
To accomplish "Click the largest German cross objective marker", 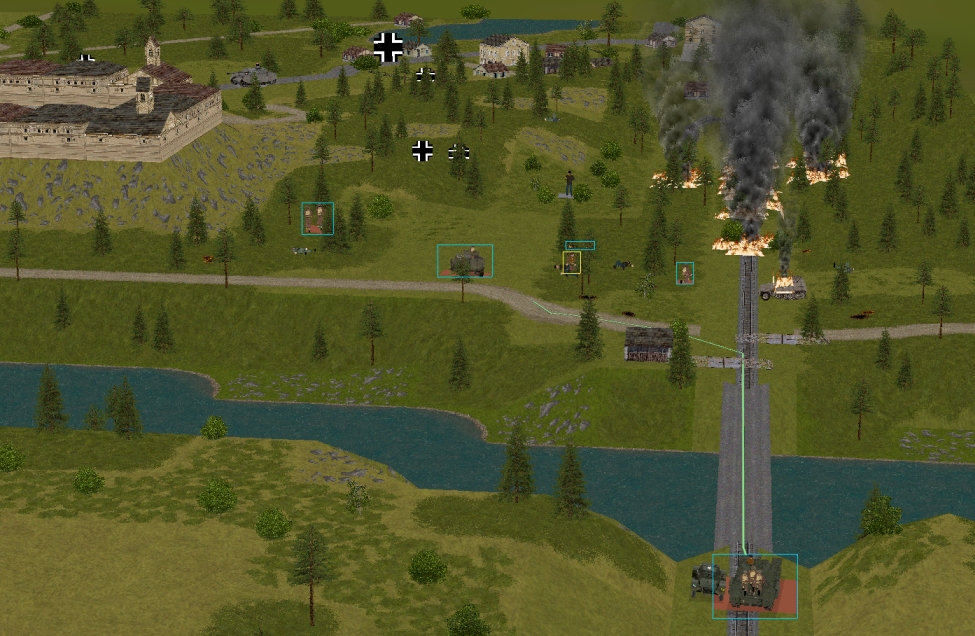I will coord(388,46).
